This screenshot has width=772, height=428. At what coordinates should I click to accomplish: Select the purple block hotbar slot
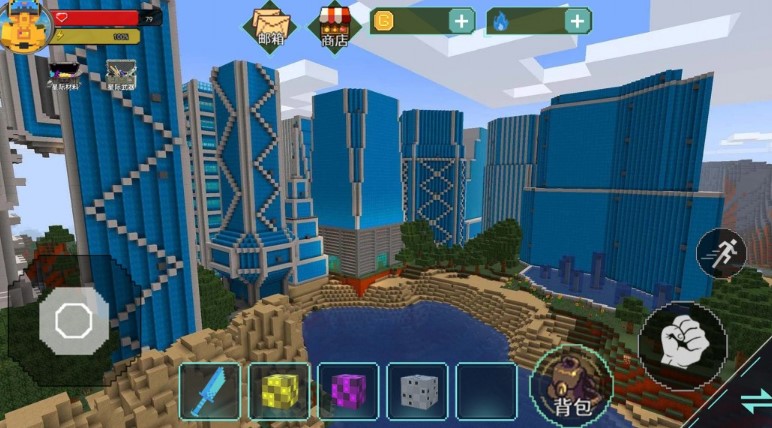[348, 390]
